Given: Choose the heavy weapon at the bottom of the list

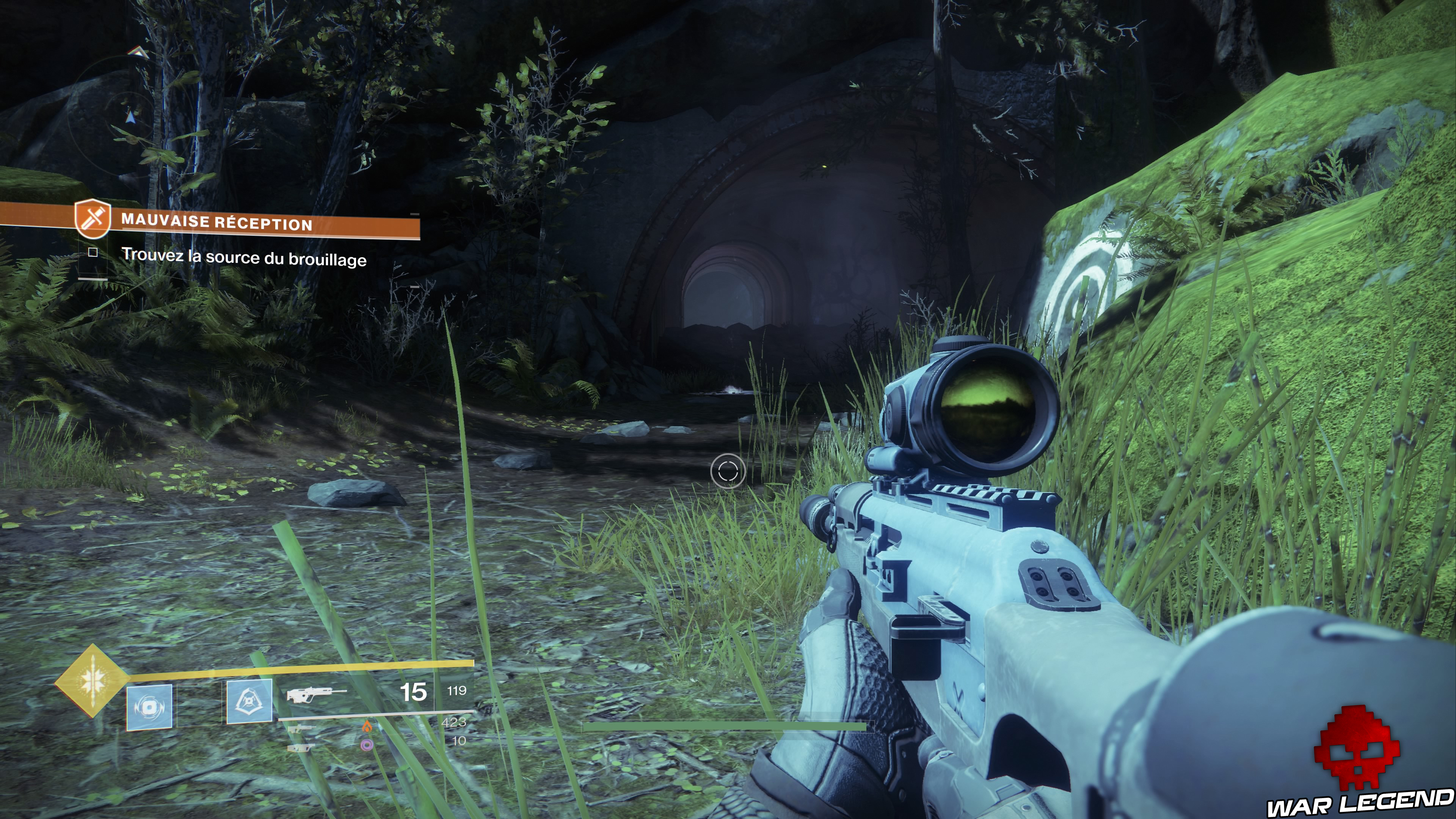Looking at the screenshot, I should 300,747.
